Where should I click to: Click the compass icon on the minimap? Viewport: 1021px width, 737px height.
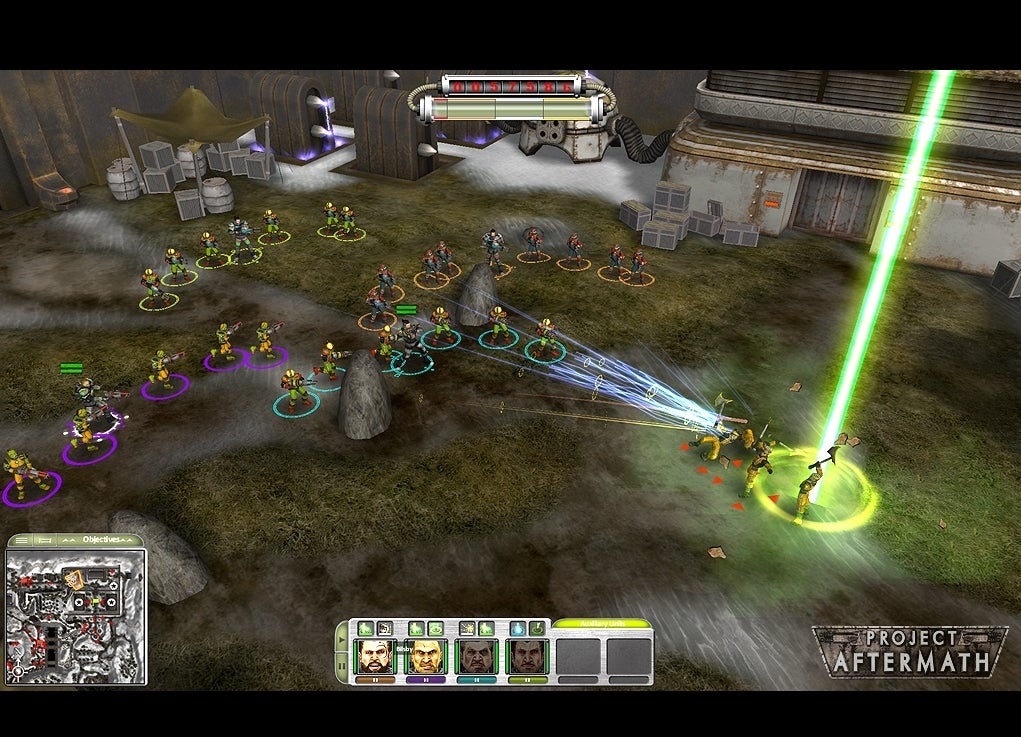(x=18, y=671)
